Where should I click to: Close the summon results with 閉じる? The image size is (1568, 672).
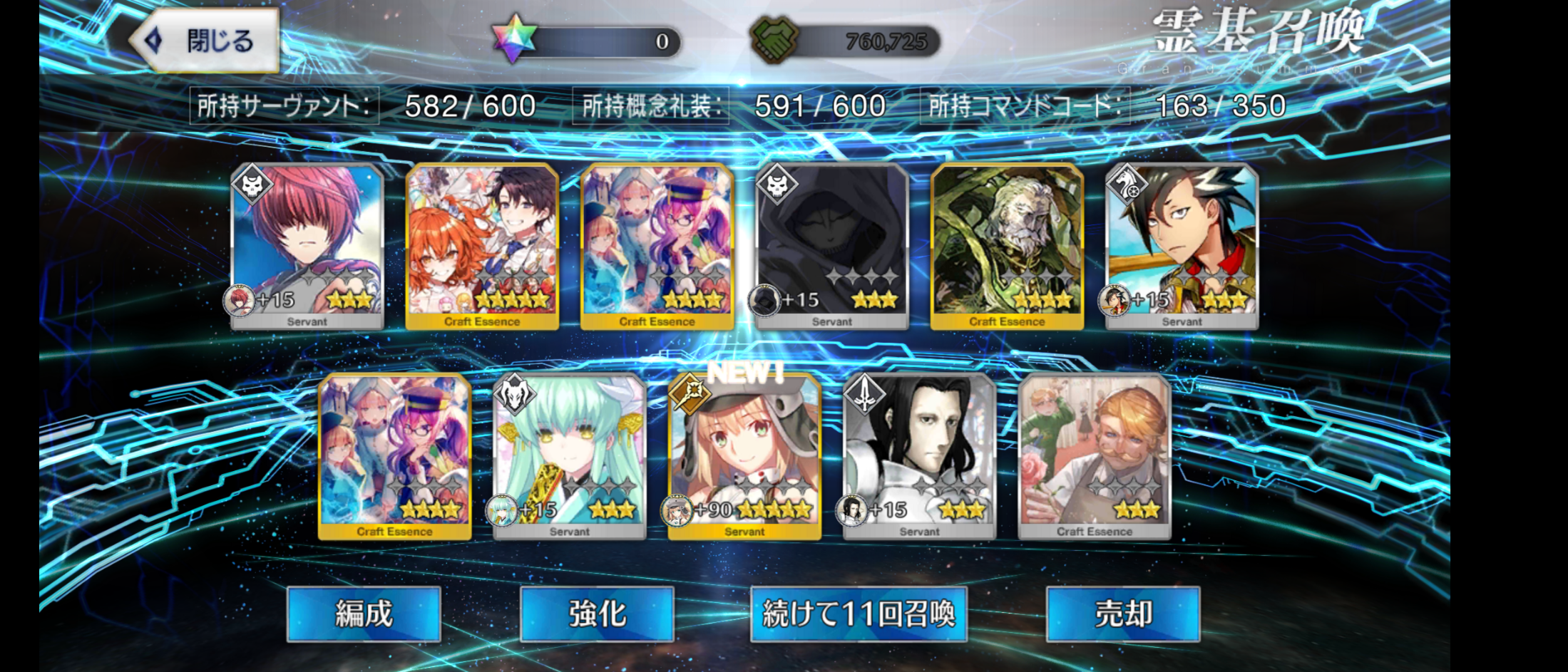coord(205,41)
